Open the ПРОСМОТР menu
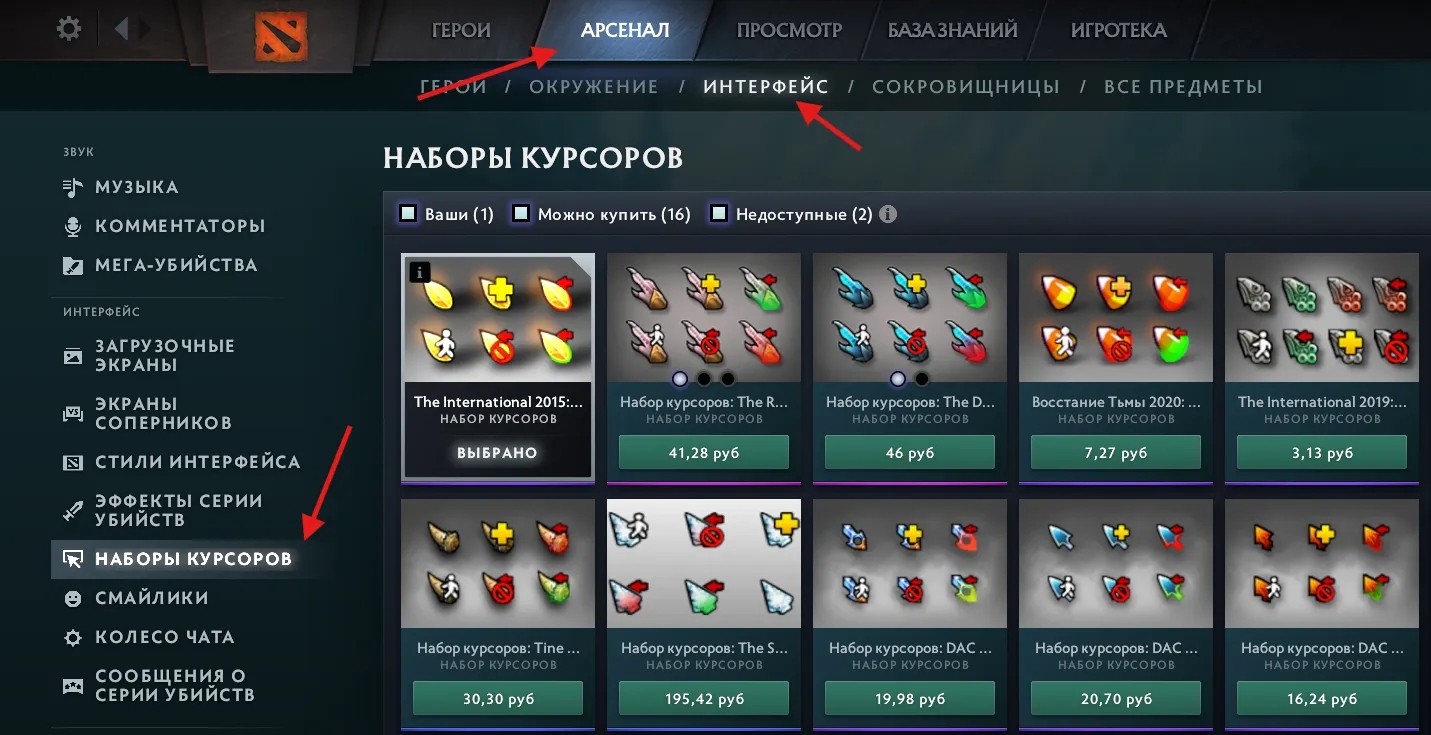This screenshot has height=735, width=1431. pos(787,30)
